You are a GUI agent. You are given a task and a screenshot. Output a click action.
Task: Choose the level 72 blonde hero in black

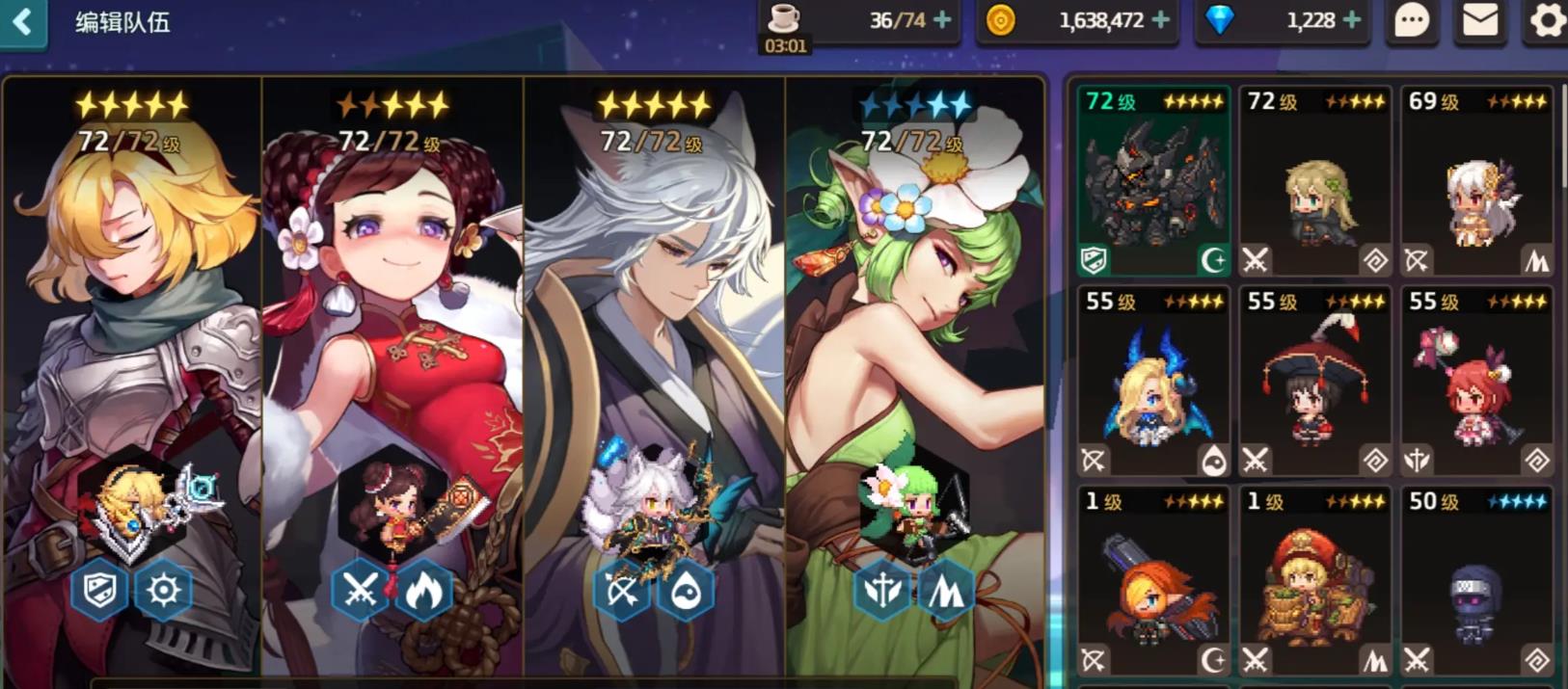click(1314, 182)
